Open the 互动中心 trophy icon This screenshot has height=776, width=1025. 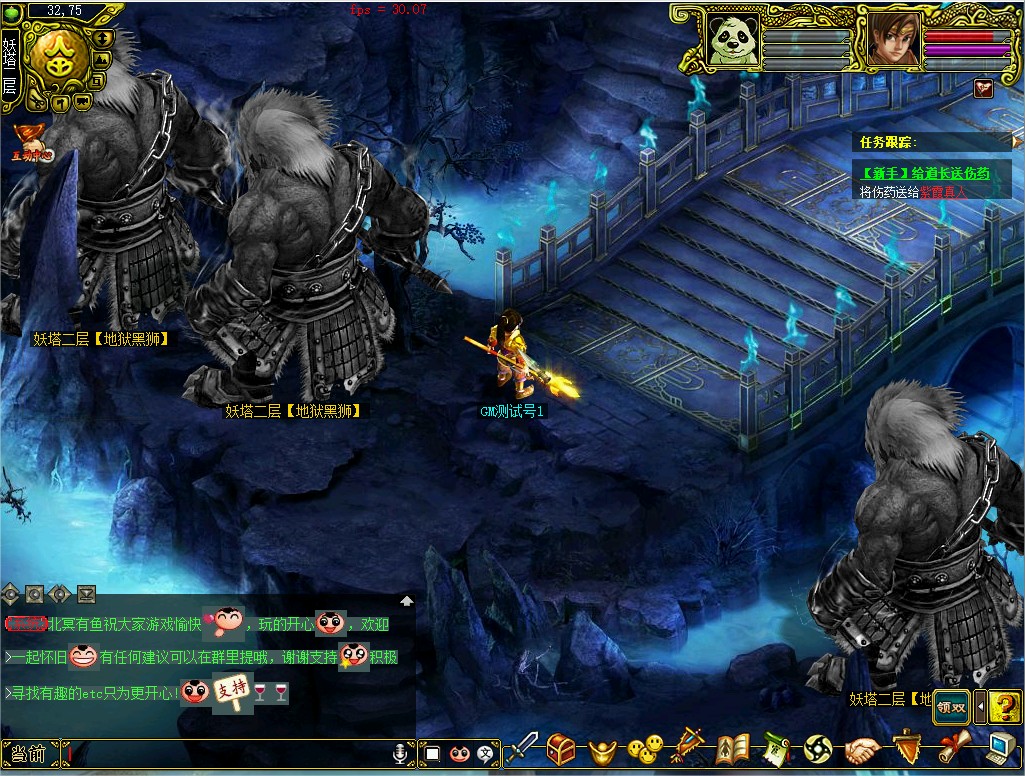pos(30,140)
